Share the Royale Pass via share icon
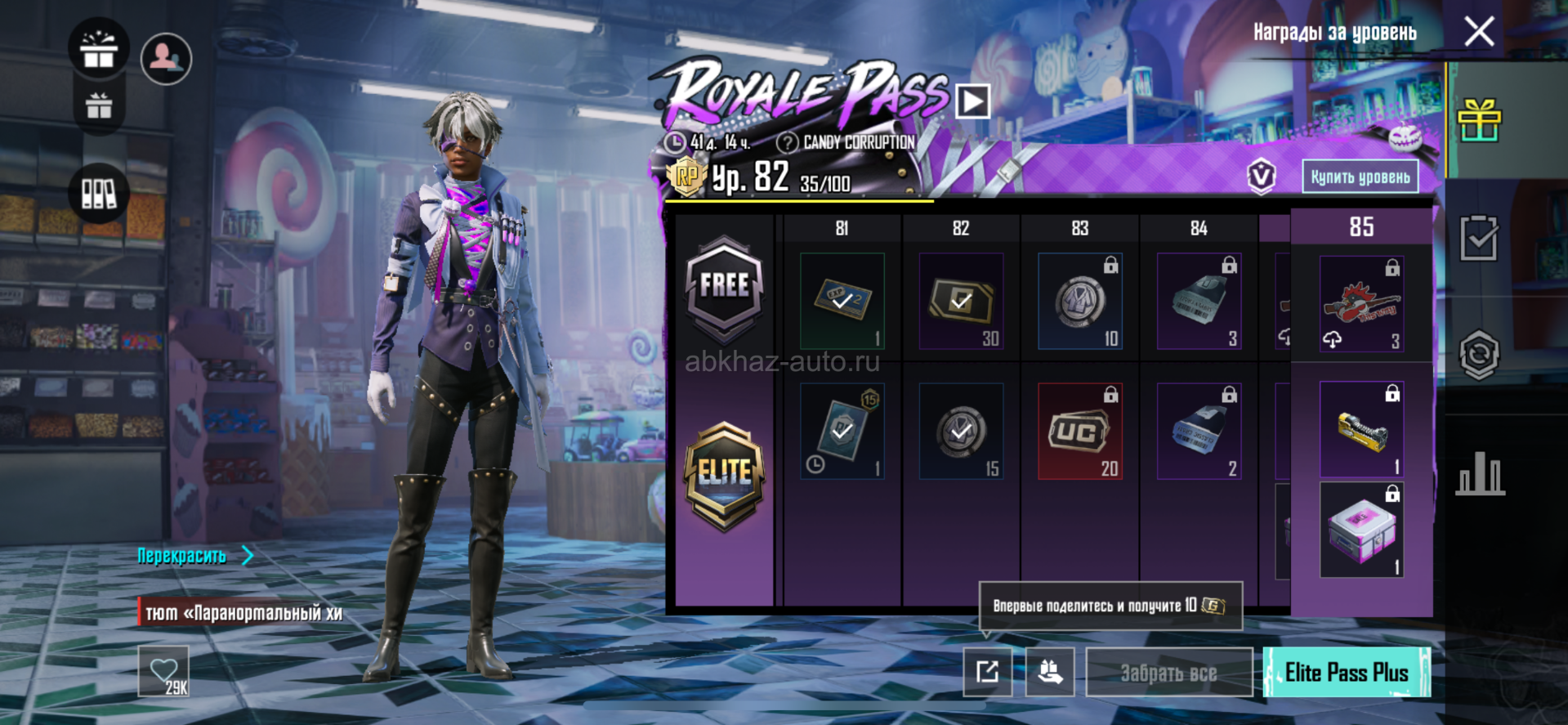Image resolution: width=1568 pixels, height=725 pixels. pyautogui.click(x=987, y=673)
